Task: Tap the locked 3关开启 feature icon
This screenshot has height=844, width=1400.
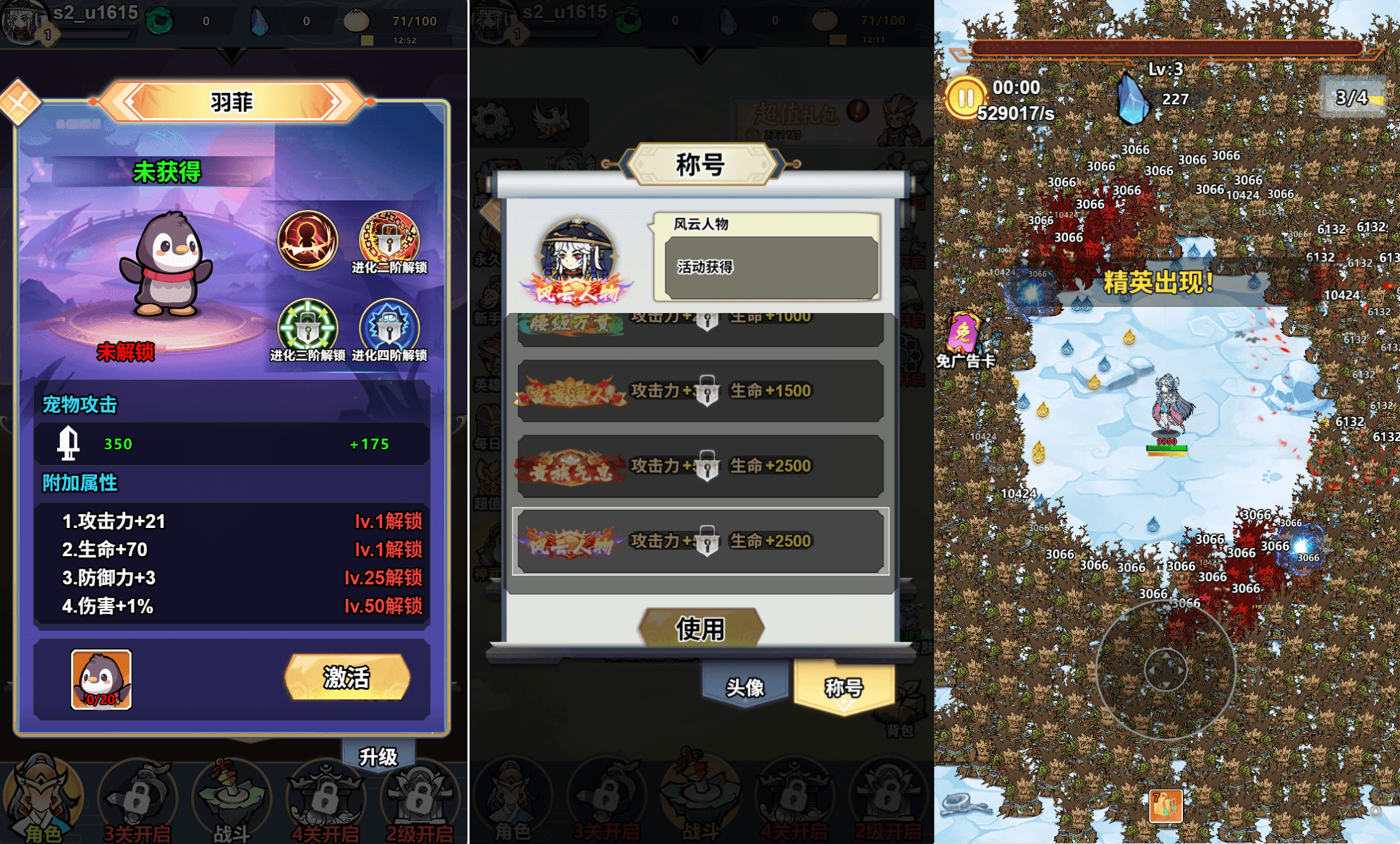Action: [136, 796]
